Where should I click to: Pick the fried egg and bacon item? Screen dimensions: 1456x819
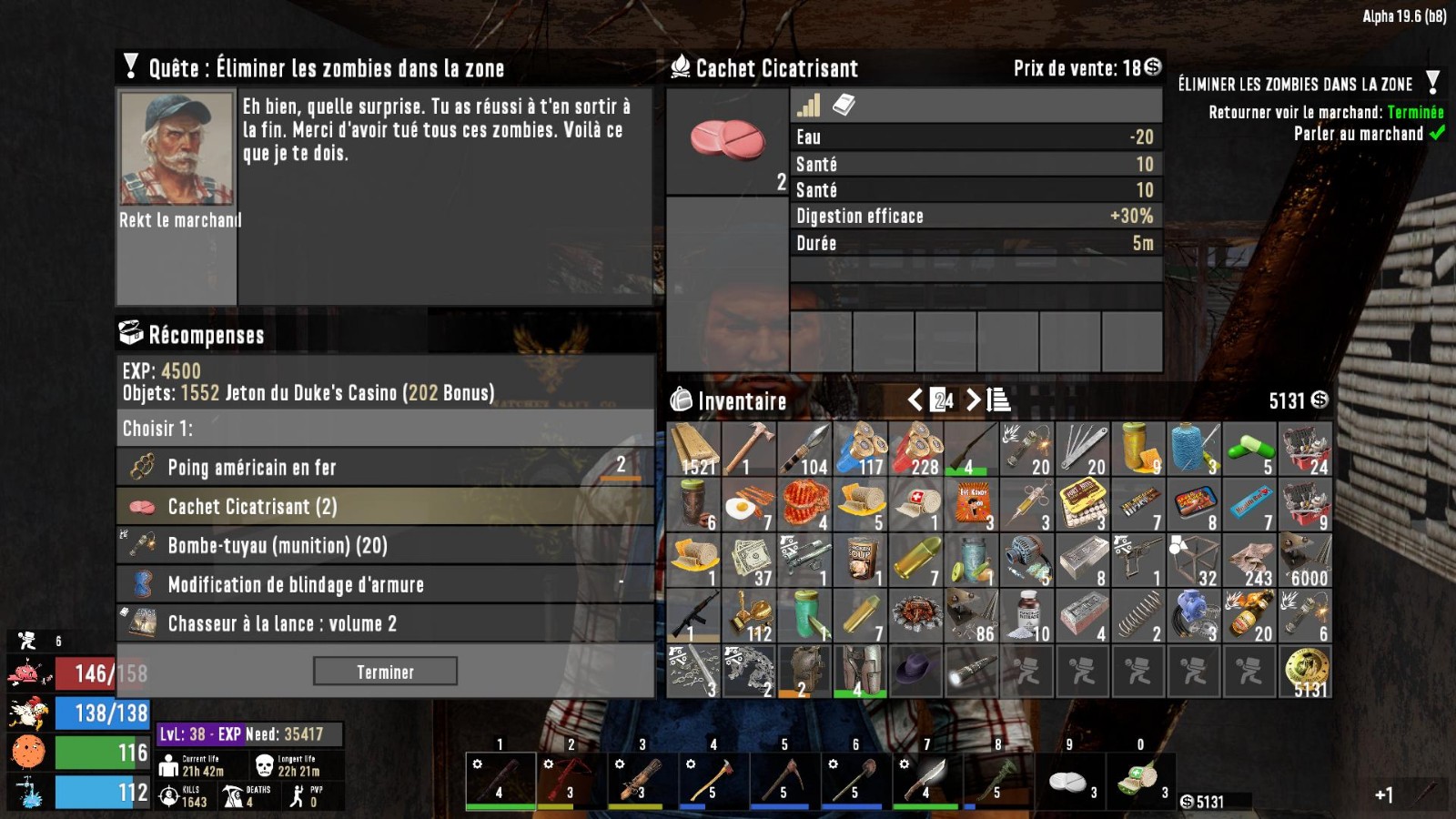tap(750, 504)
